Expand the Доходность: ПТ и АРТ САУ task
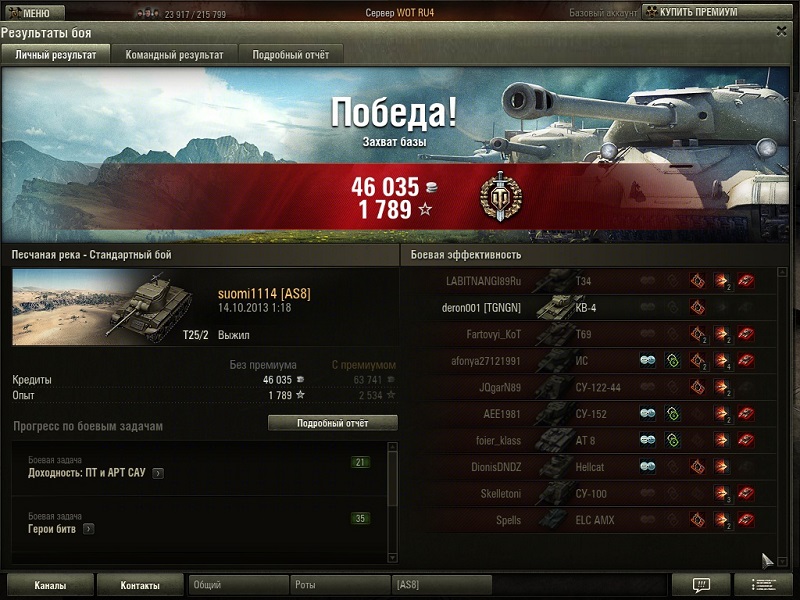This screenshot has width=800, height=600. (x=158, y=473)
